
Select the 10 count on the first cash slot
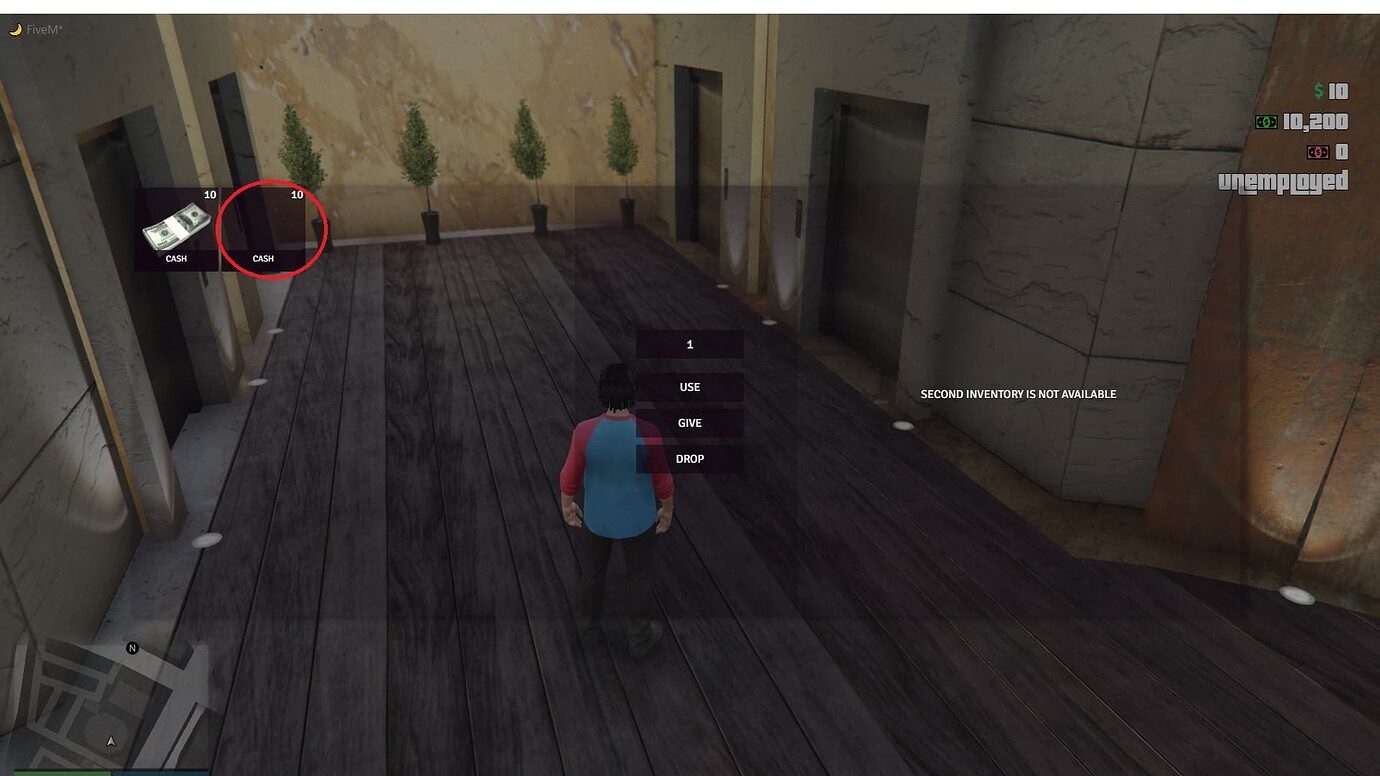point(210,194)
